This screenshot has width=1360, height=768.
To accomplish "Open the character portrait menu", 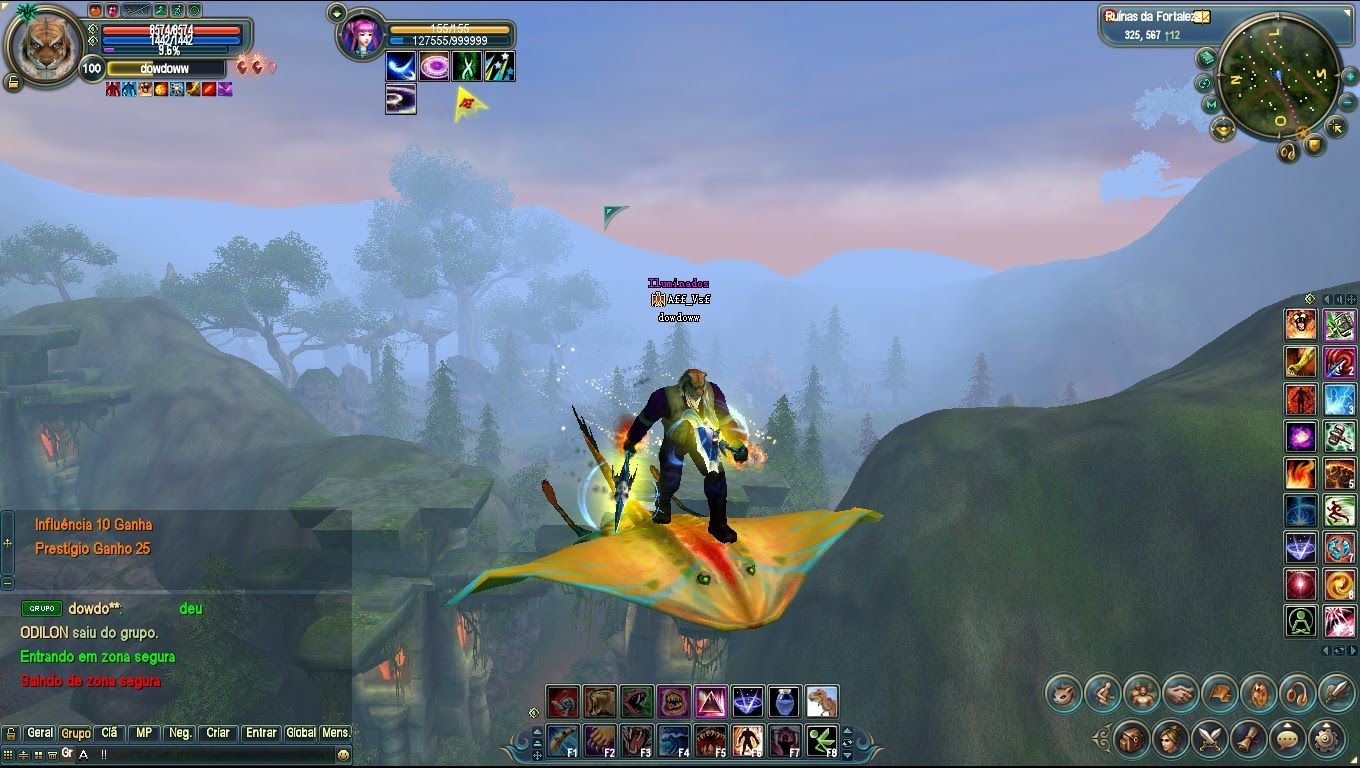I will click(1170, 739).
